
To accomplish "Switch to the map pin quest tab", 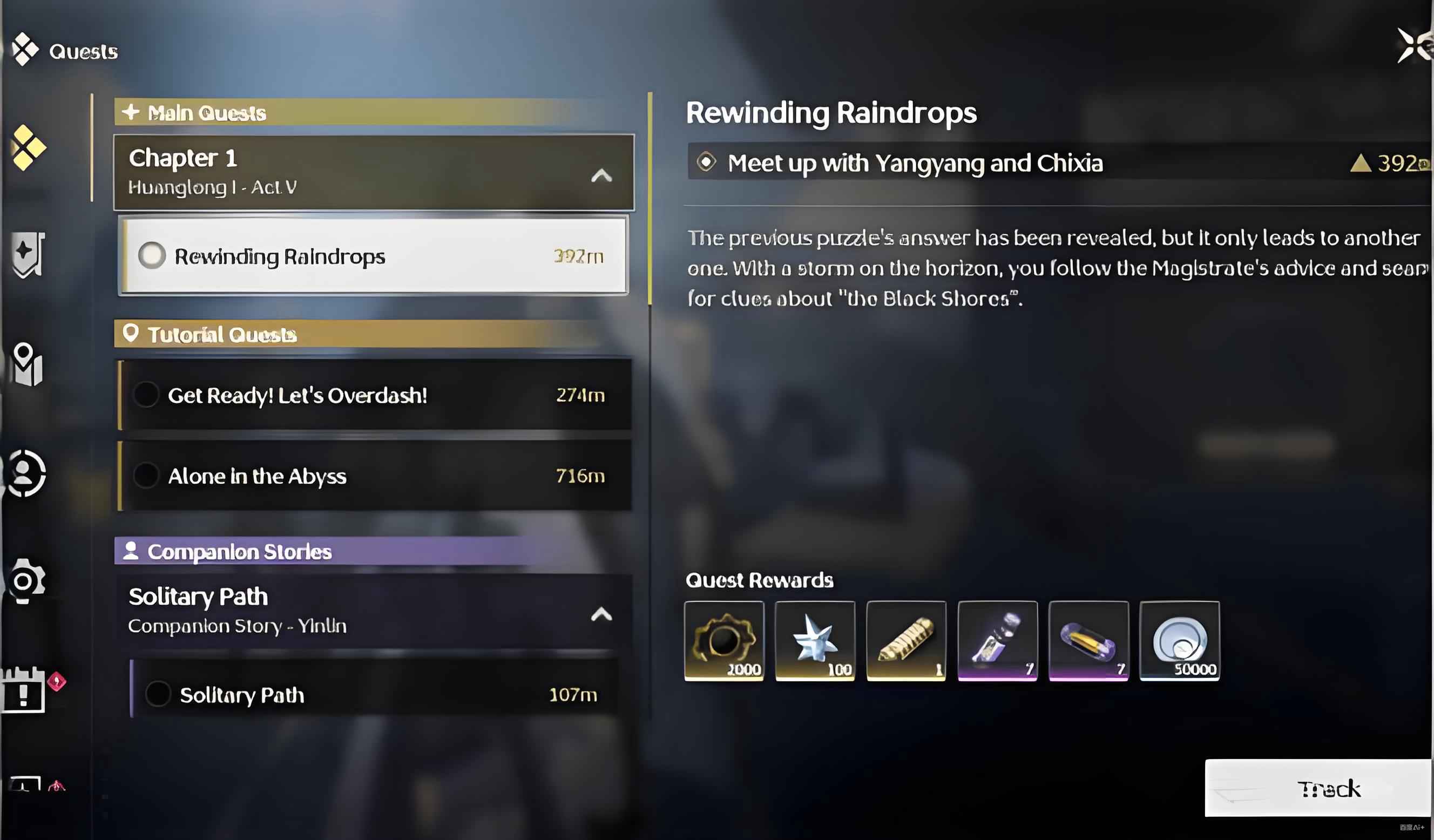I will tap(27, 364).
